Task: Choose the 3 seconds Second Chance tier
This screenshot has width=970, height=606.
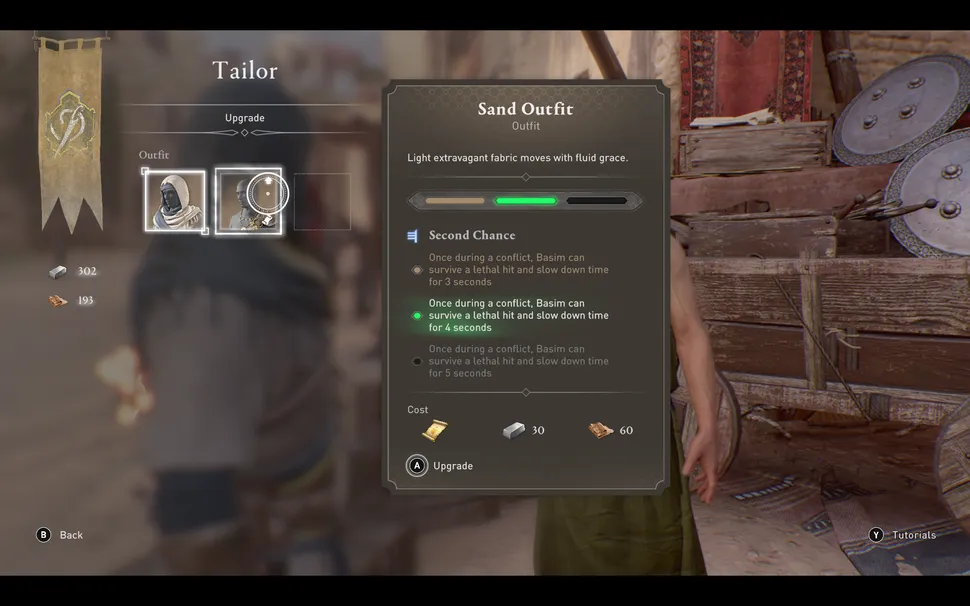Action: tap(518, 269)
